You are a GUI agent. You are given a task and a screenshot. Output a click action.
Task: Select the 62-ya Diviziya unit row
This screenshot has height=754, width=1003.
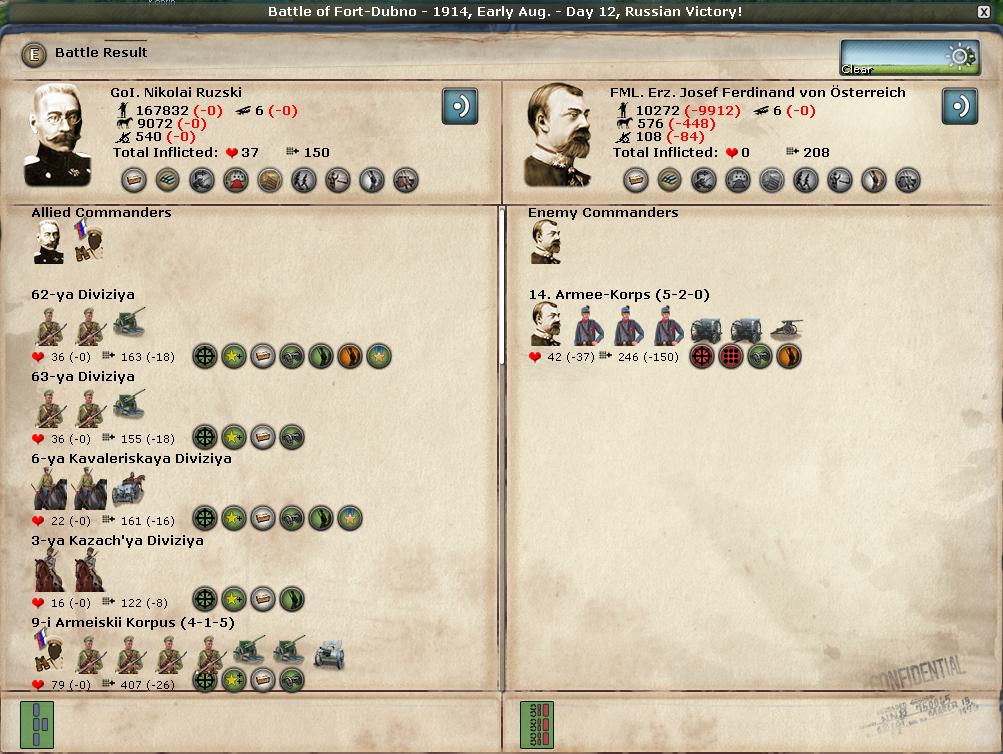(x=83, y=295)
